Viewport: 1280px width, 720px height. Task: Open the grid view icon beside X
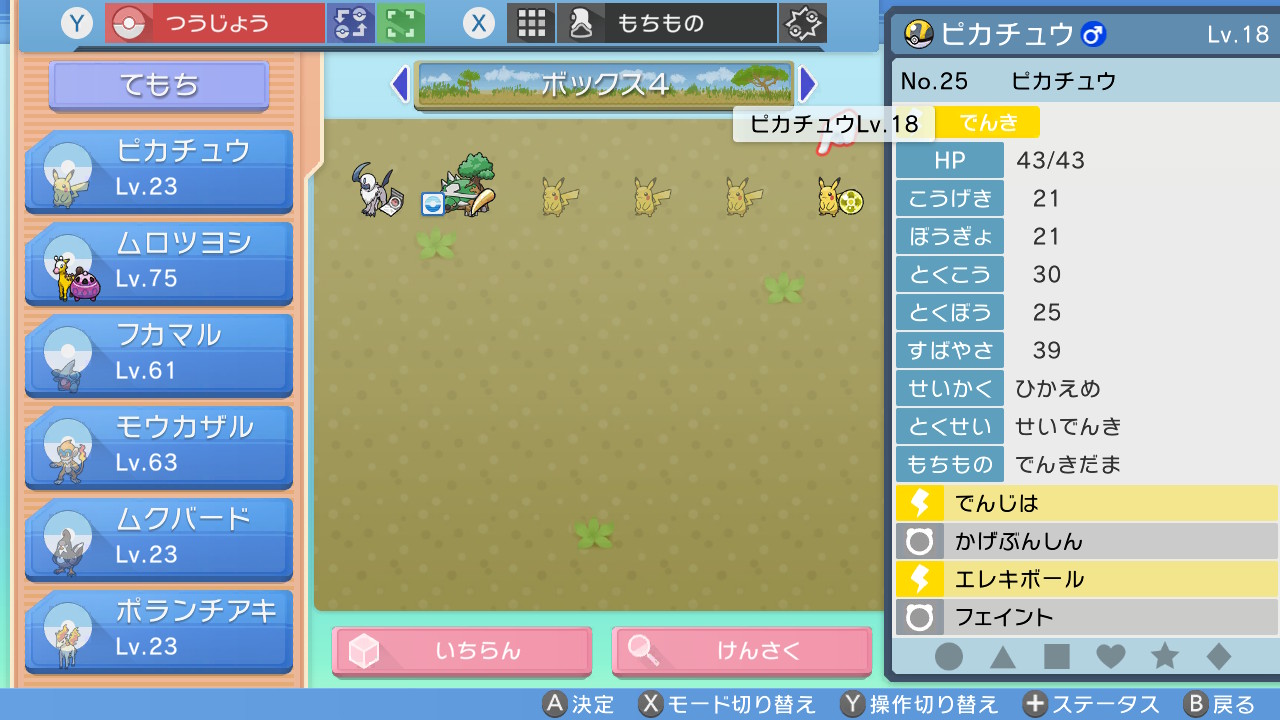[531, 22]
